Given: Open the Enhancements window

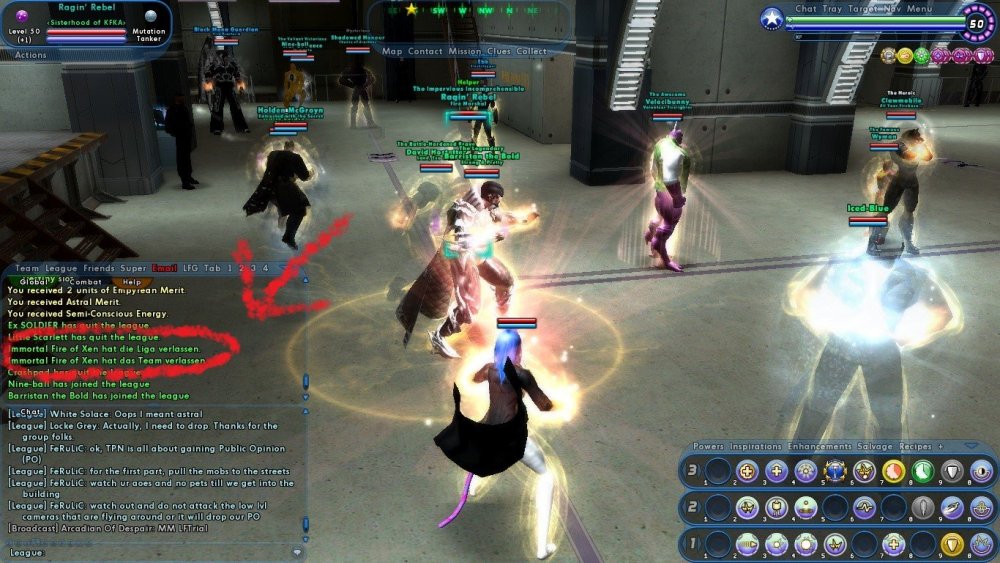Looking at the screenshot, I should (x=820, y=446).
